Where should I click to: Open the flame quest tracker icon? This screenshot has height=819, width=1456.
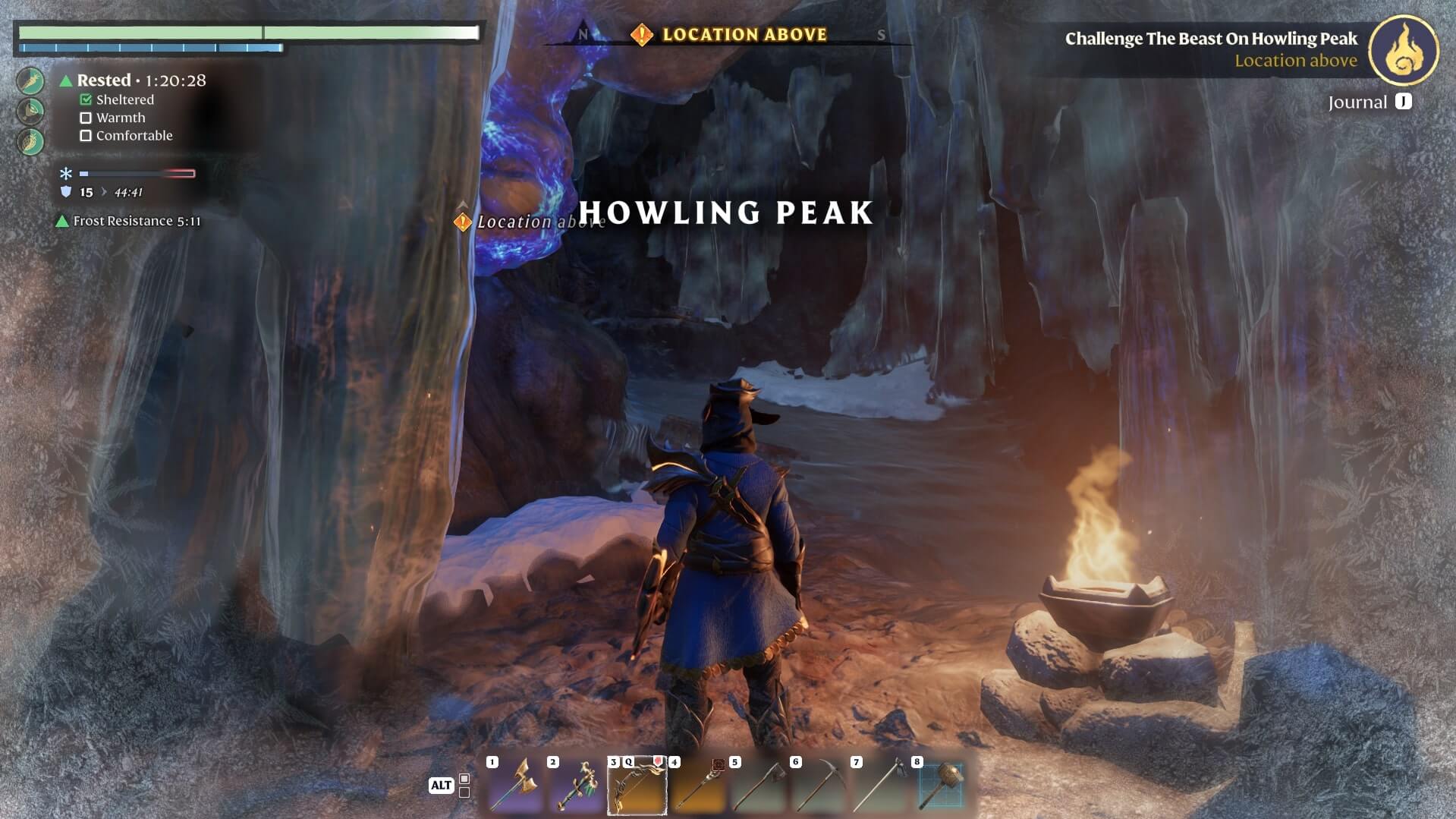1403,50
